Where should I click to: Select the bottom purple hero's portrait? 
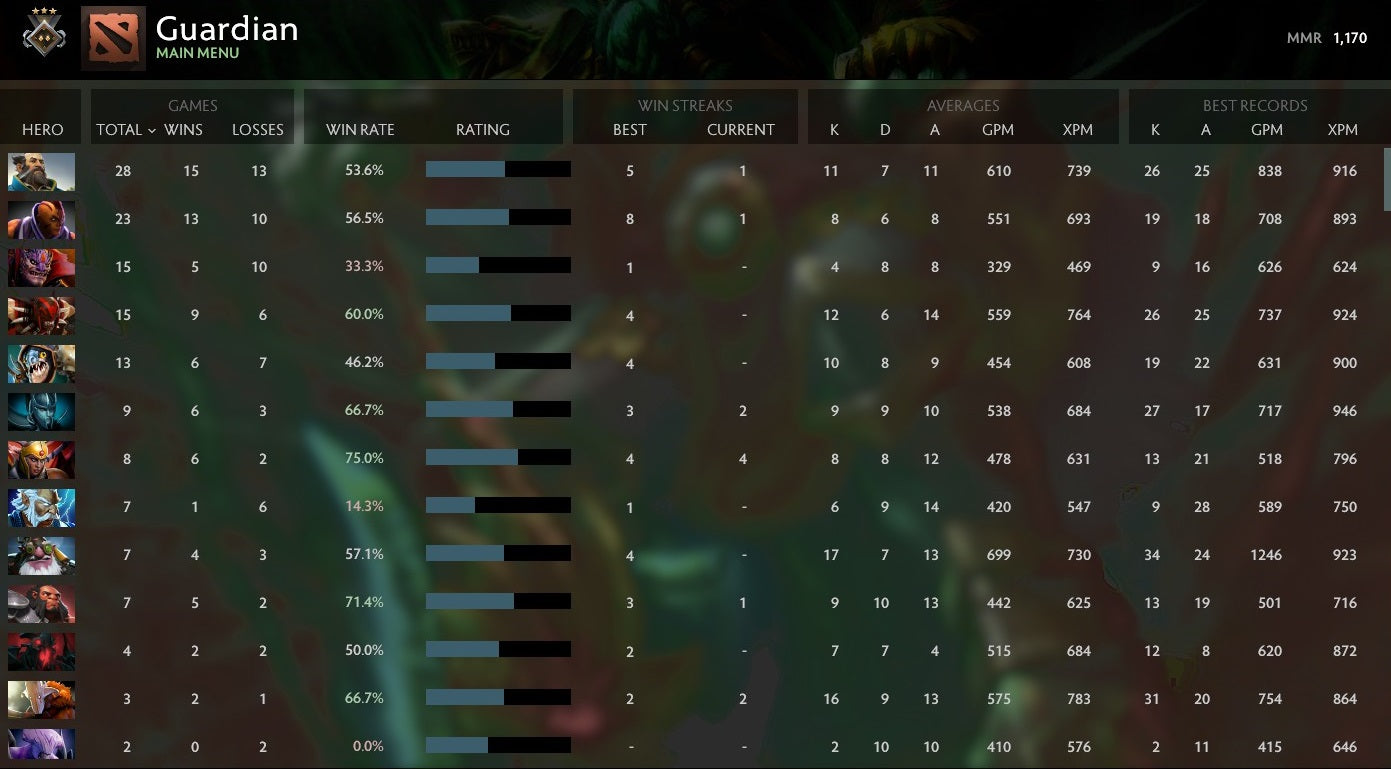click(41, 745)
